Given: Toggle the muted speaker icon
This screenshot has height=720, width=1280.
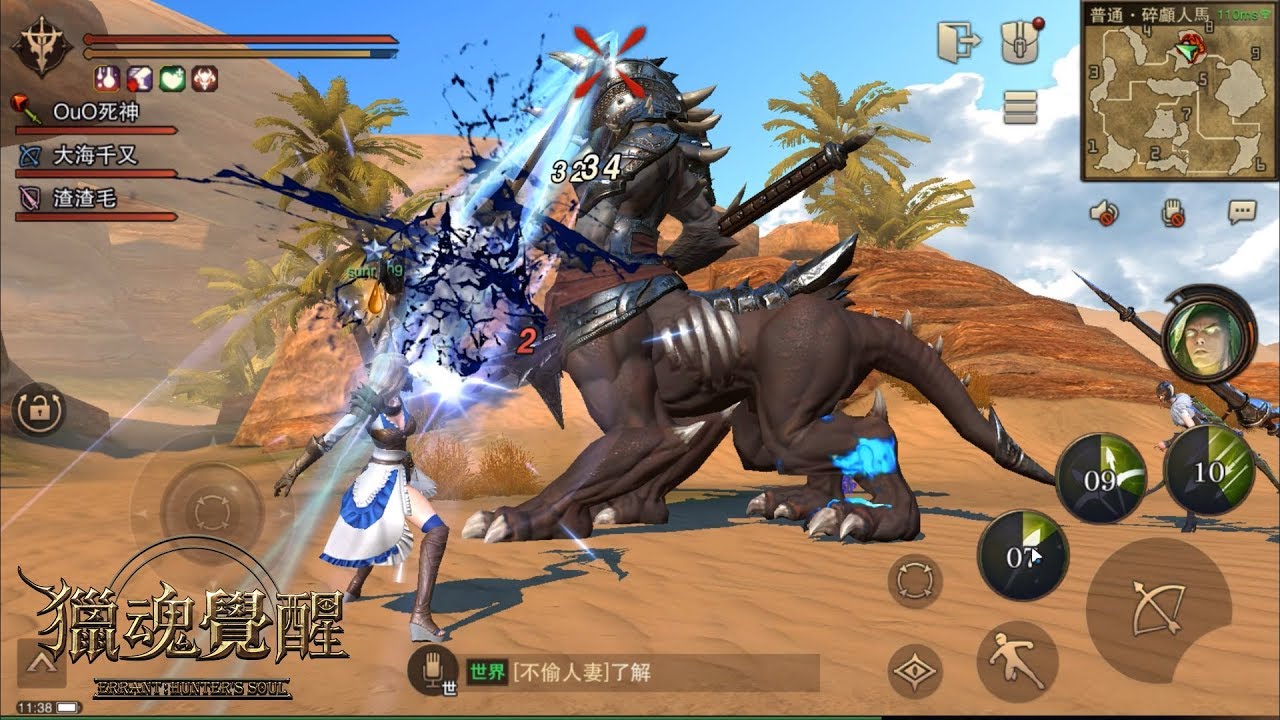Looking at the screenshot, I should point(1105,212).
